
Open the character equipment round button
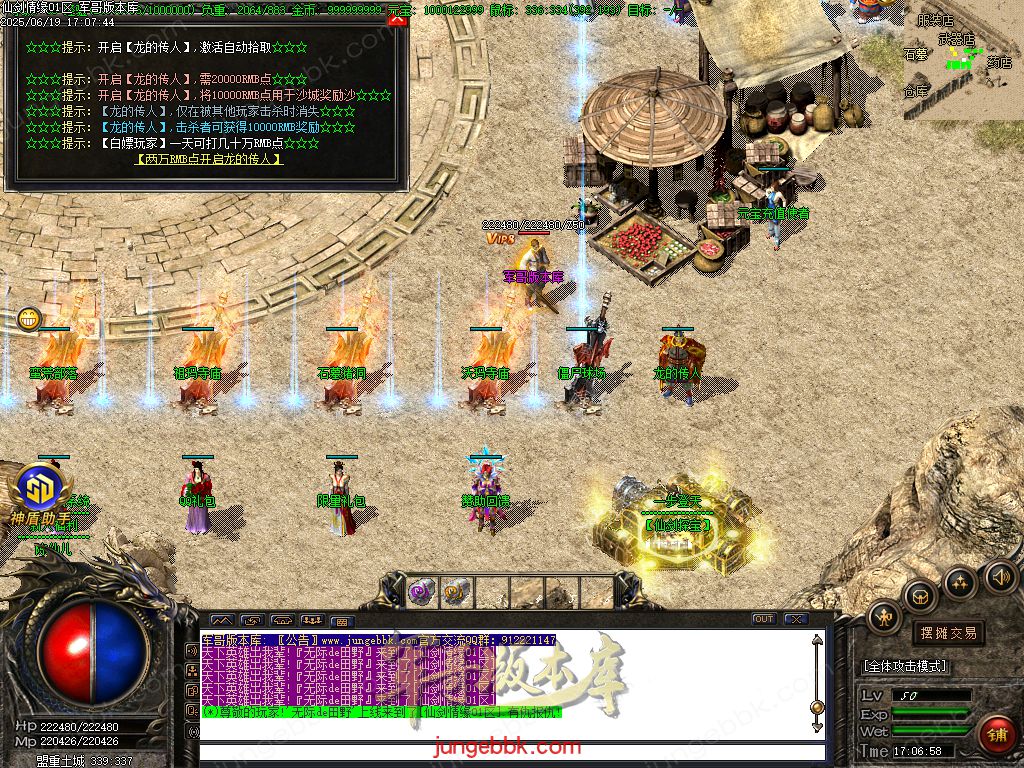click(884, 617)
